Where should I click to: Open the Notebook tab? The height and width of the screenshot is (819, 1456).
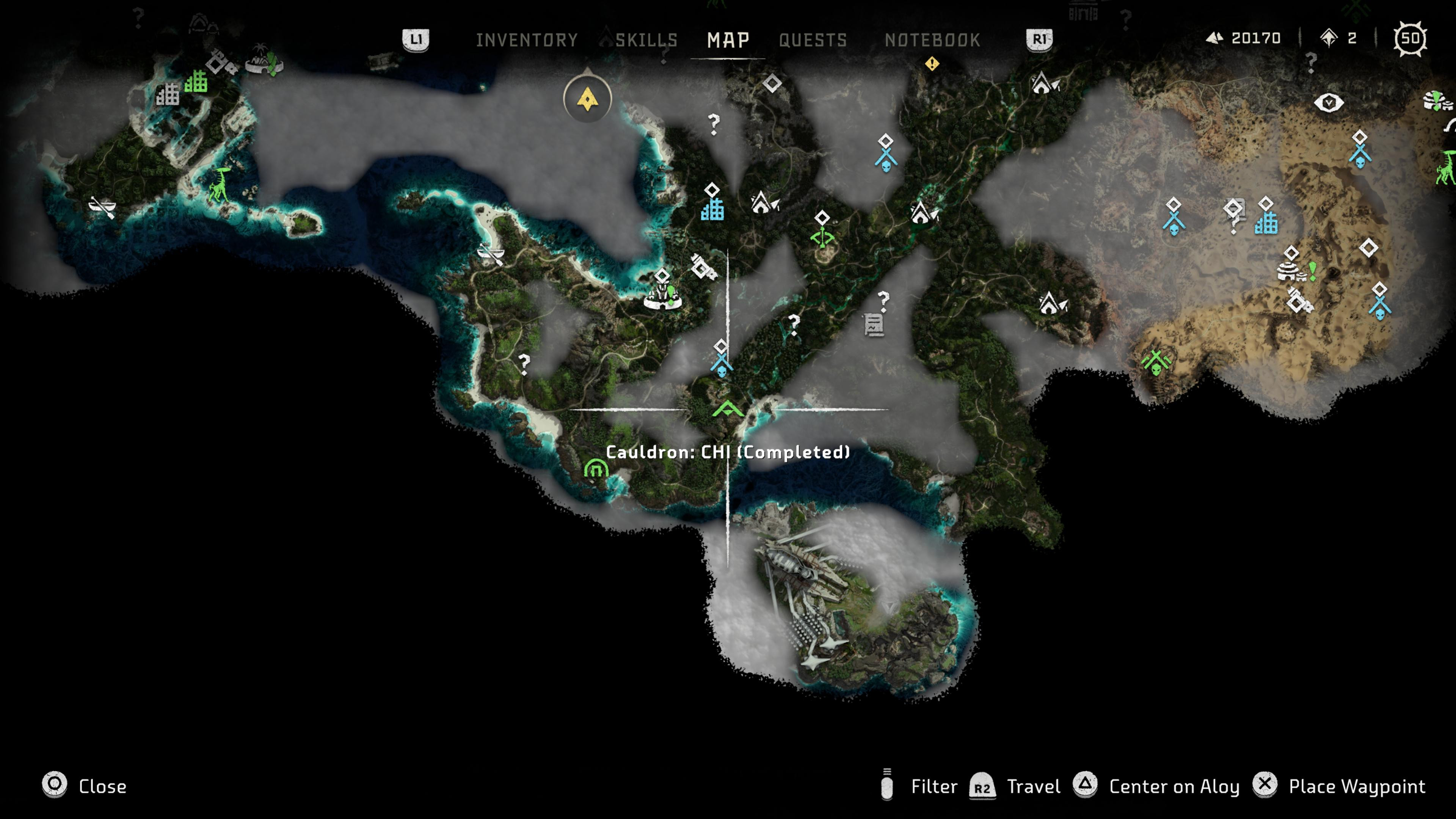[932, 40]
